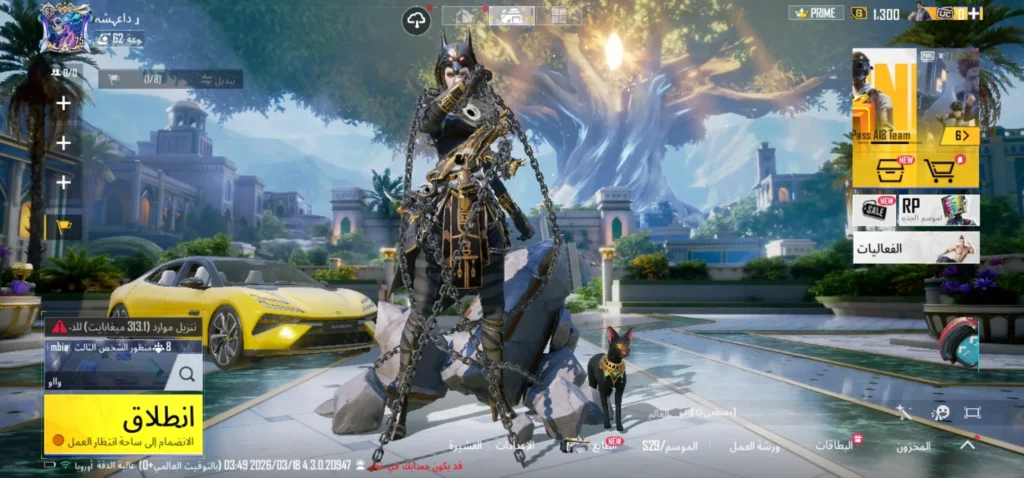Tap the yellow انطلاق start button
Screen dimensions: 1024x478
point(123,423)
